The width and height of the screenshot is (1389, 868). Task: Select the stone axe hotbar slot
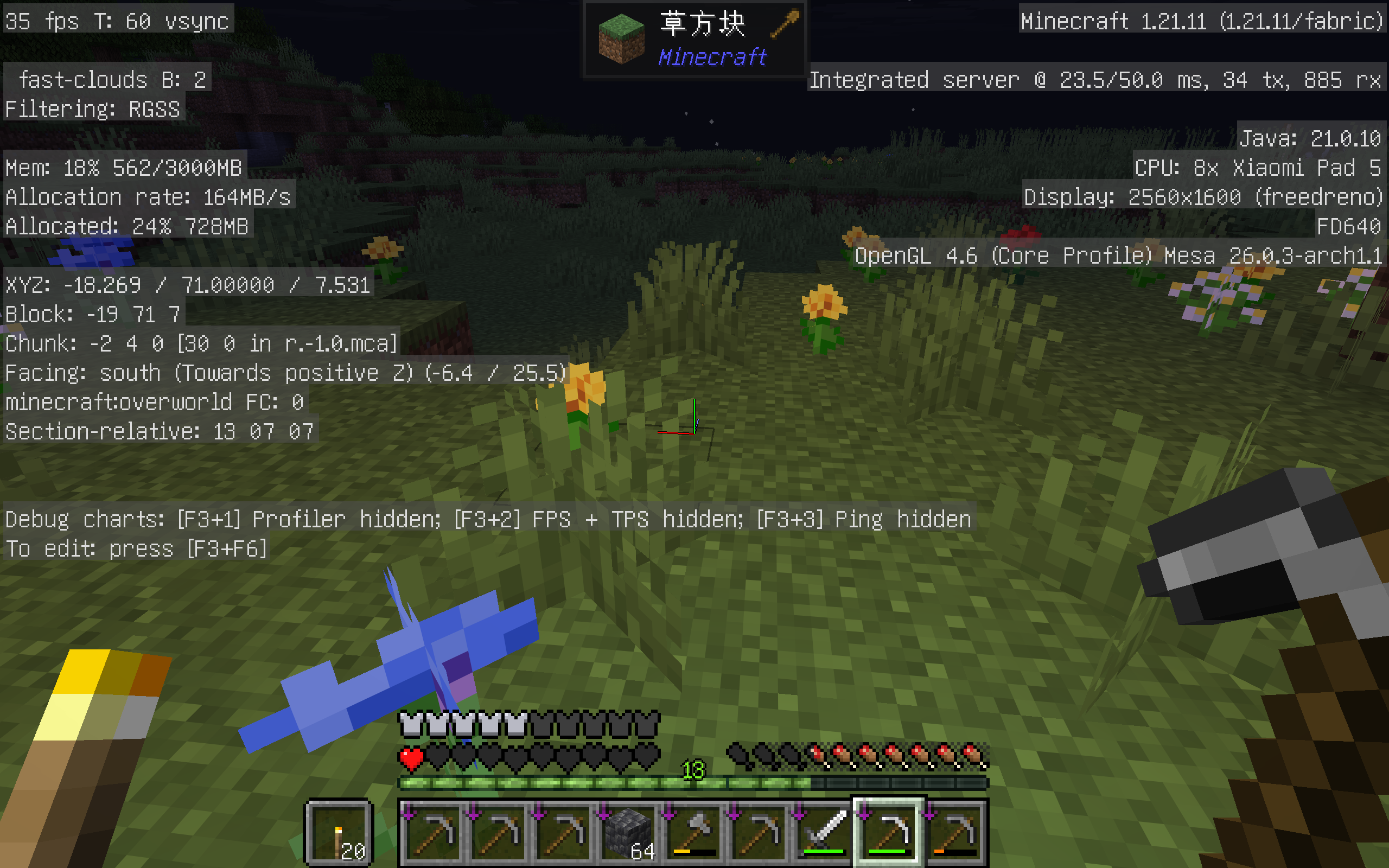(x=694, y=832)
